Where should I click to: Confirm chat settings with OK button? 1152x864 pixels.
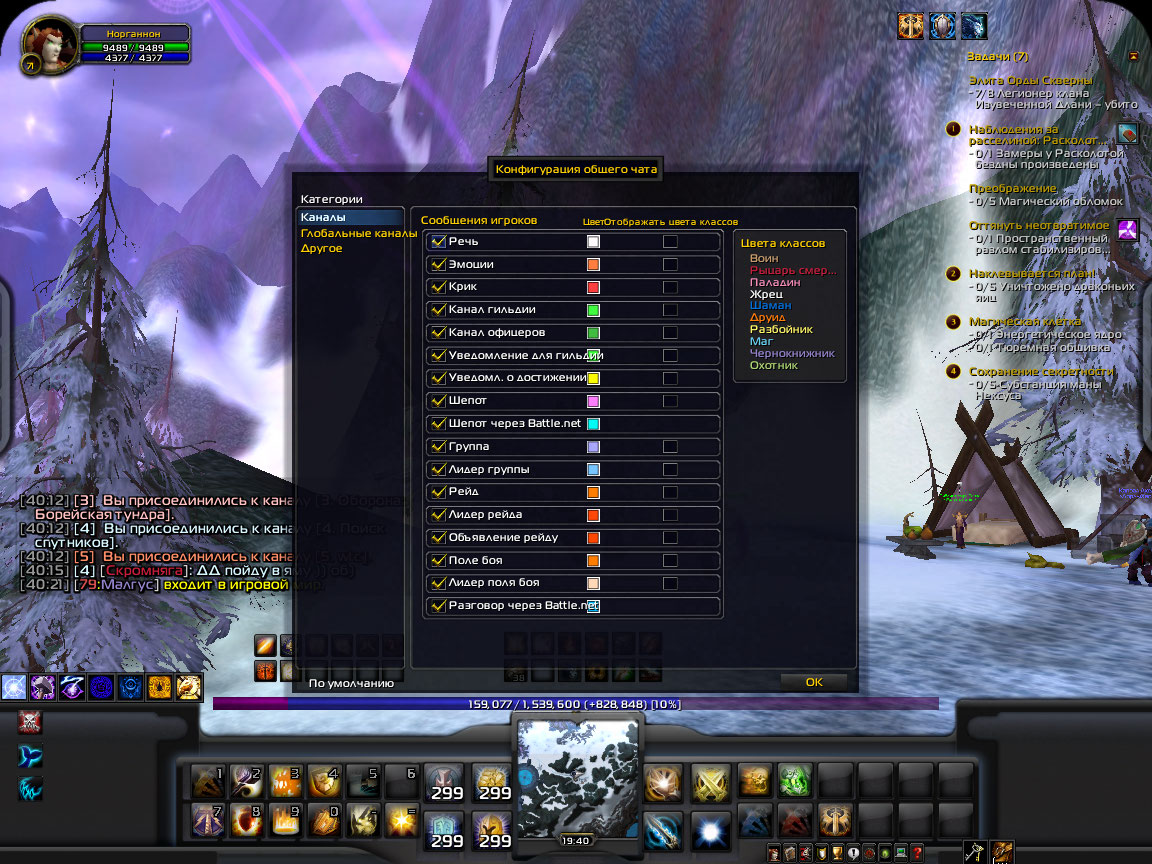coord(813,682)
